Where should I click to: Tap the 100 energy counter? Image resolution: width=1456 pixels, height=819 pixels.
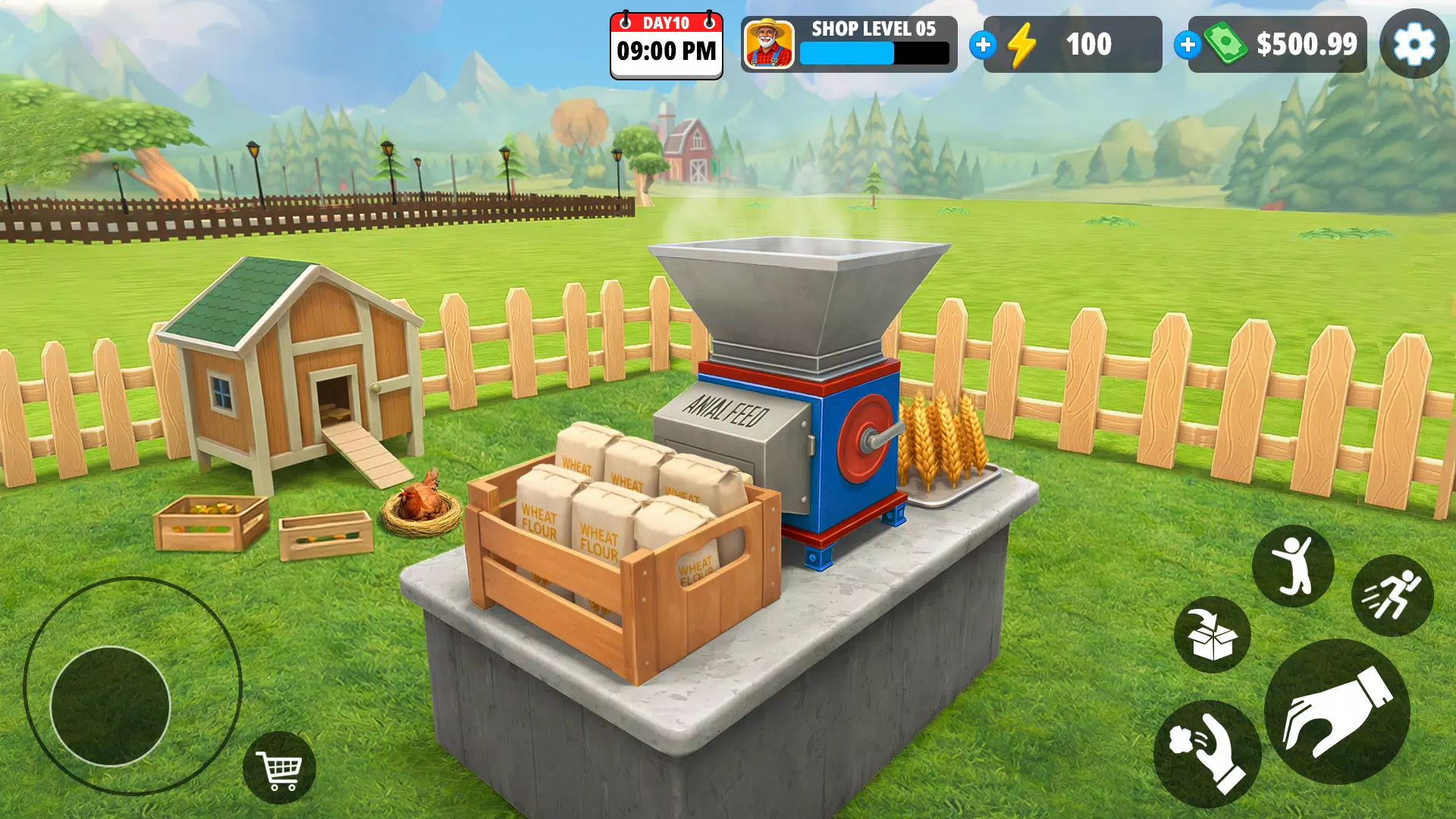(x=1090, y=44)
